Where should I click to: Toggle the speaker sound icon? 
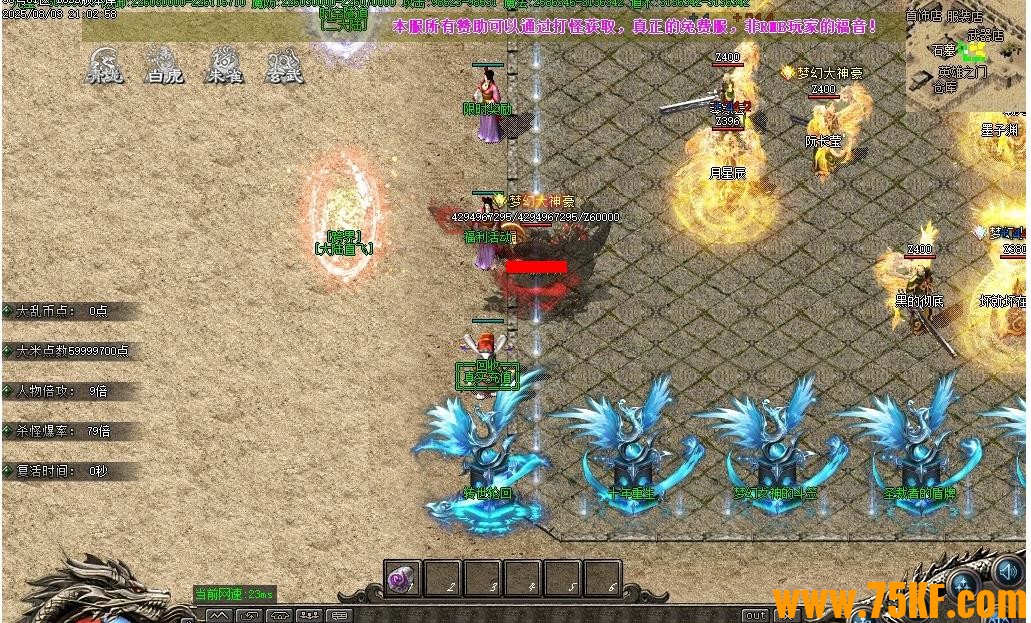point(1007,571)
